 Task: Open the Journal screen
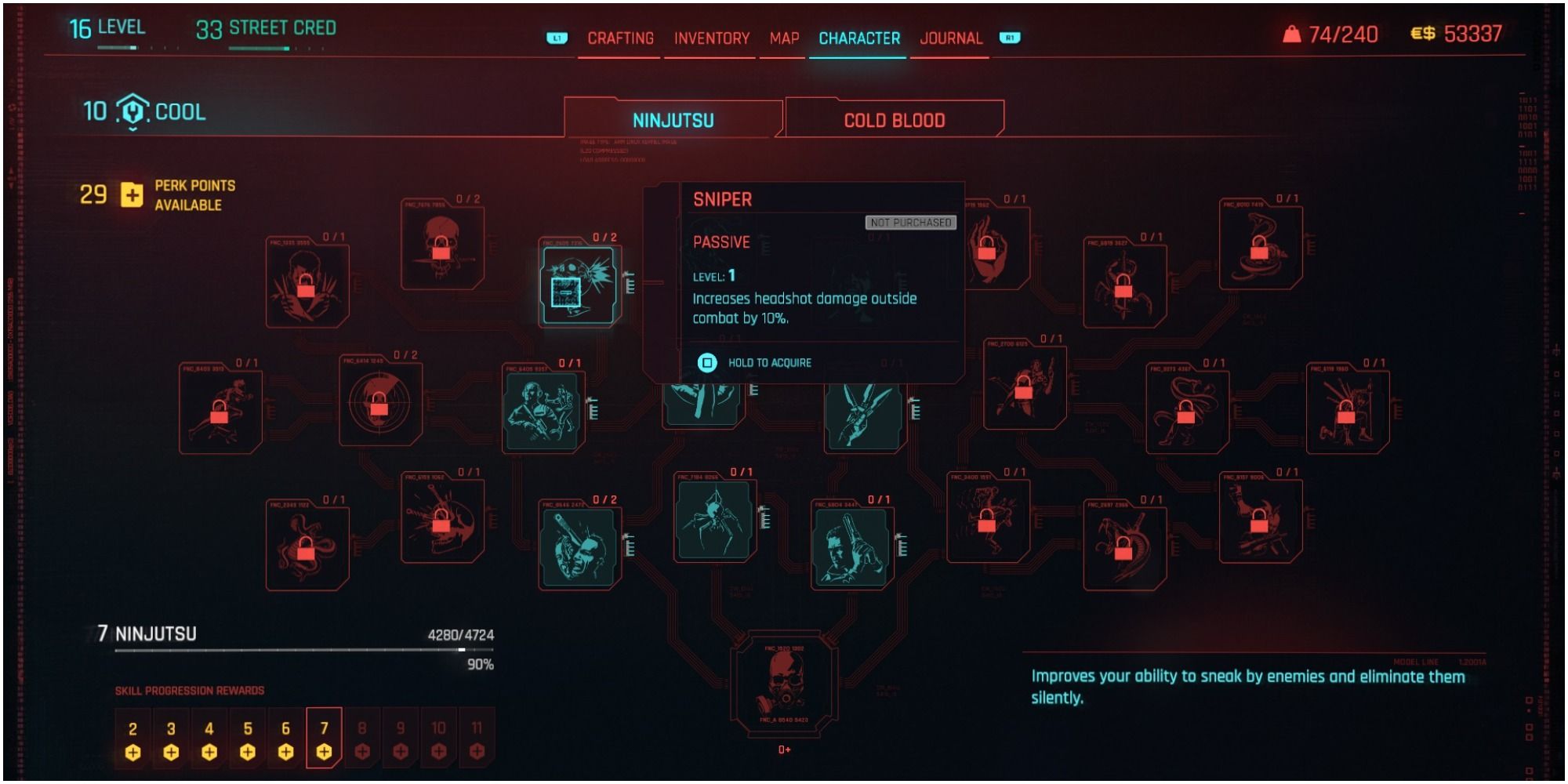(953, 37)
